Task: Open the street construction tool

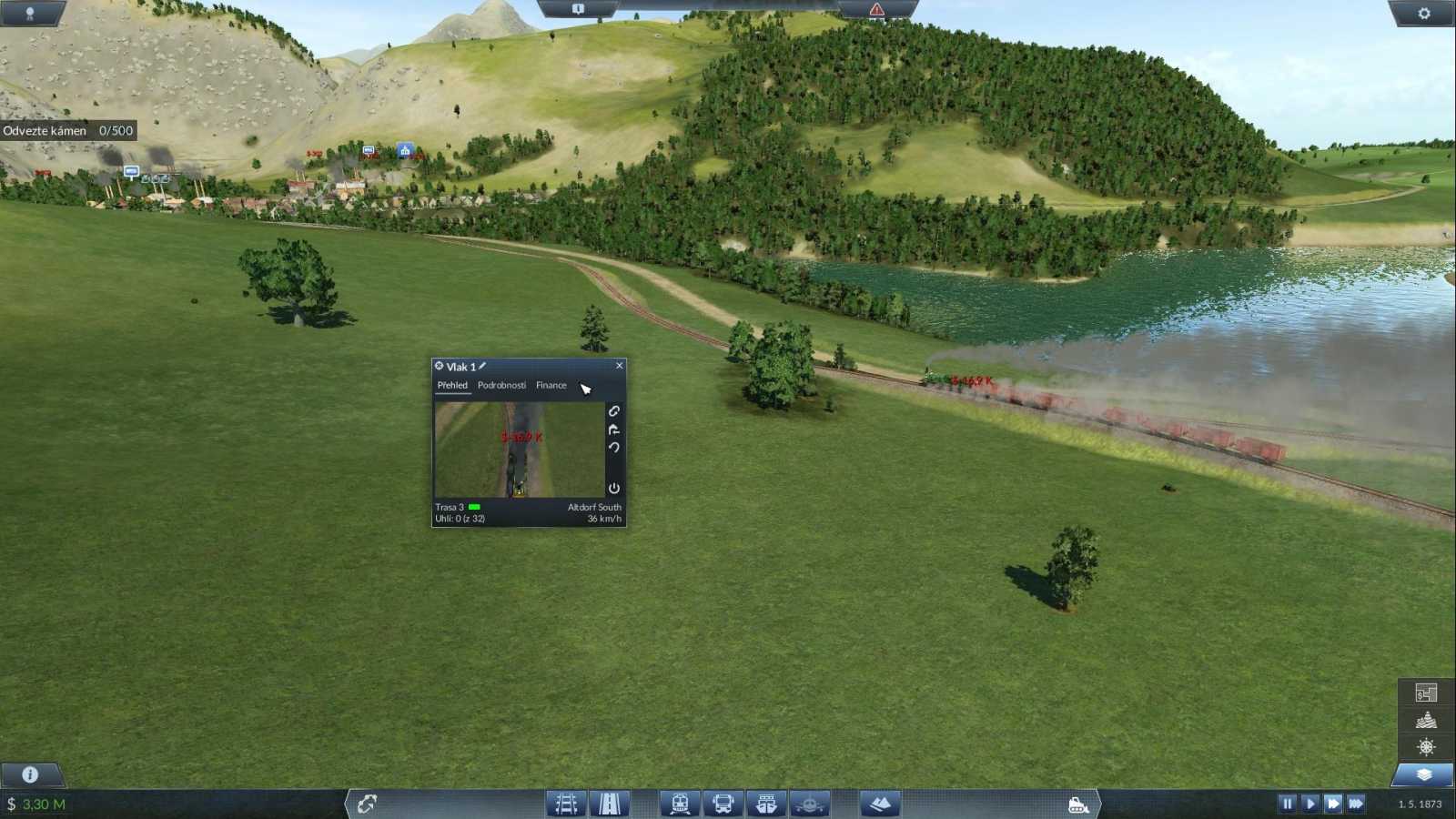Action: coord(609,804)
